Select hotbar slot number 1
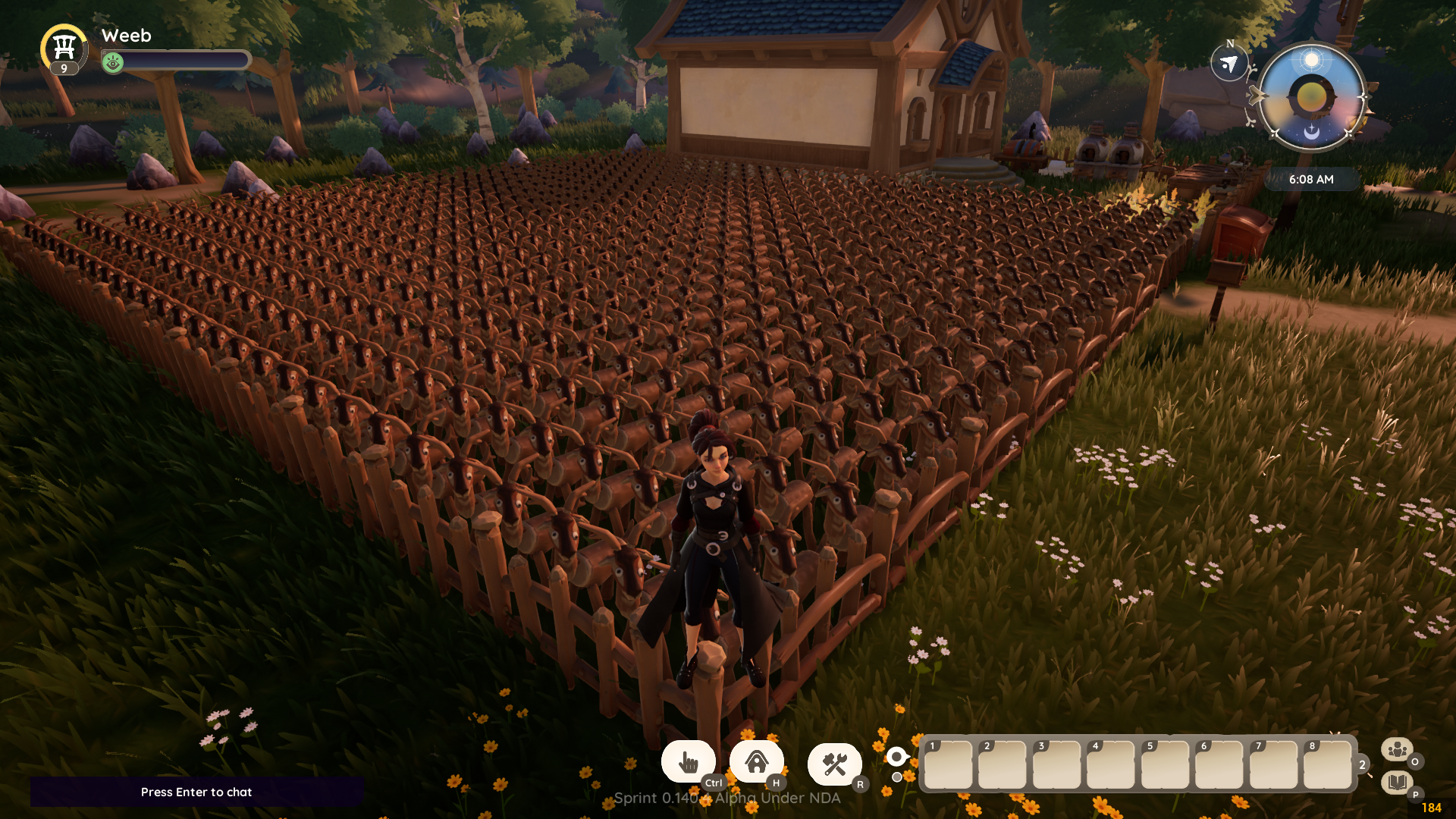 point(948,764)
